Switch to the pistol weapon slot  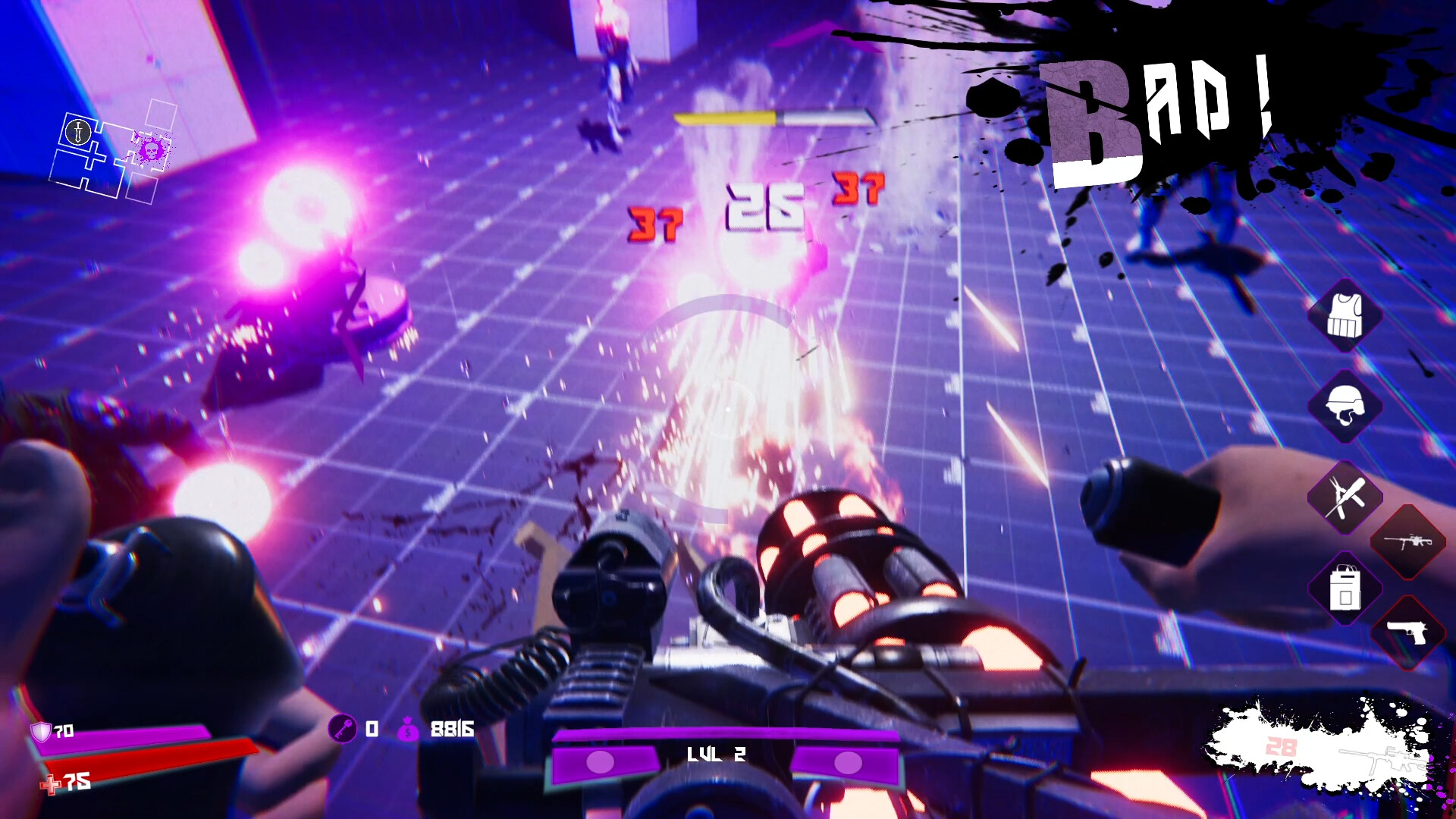click(x=1408, y=633)
